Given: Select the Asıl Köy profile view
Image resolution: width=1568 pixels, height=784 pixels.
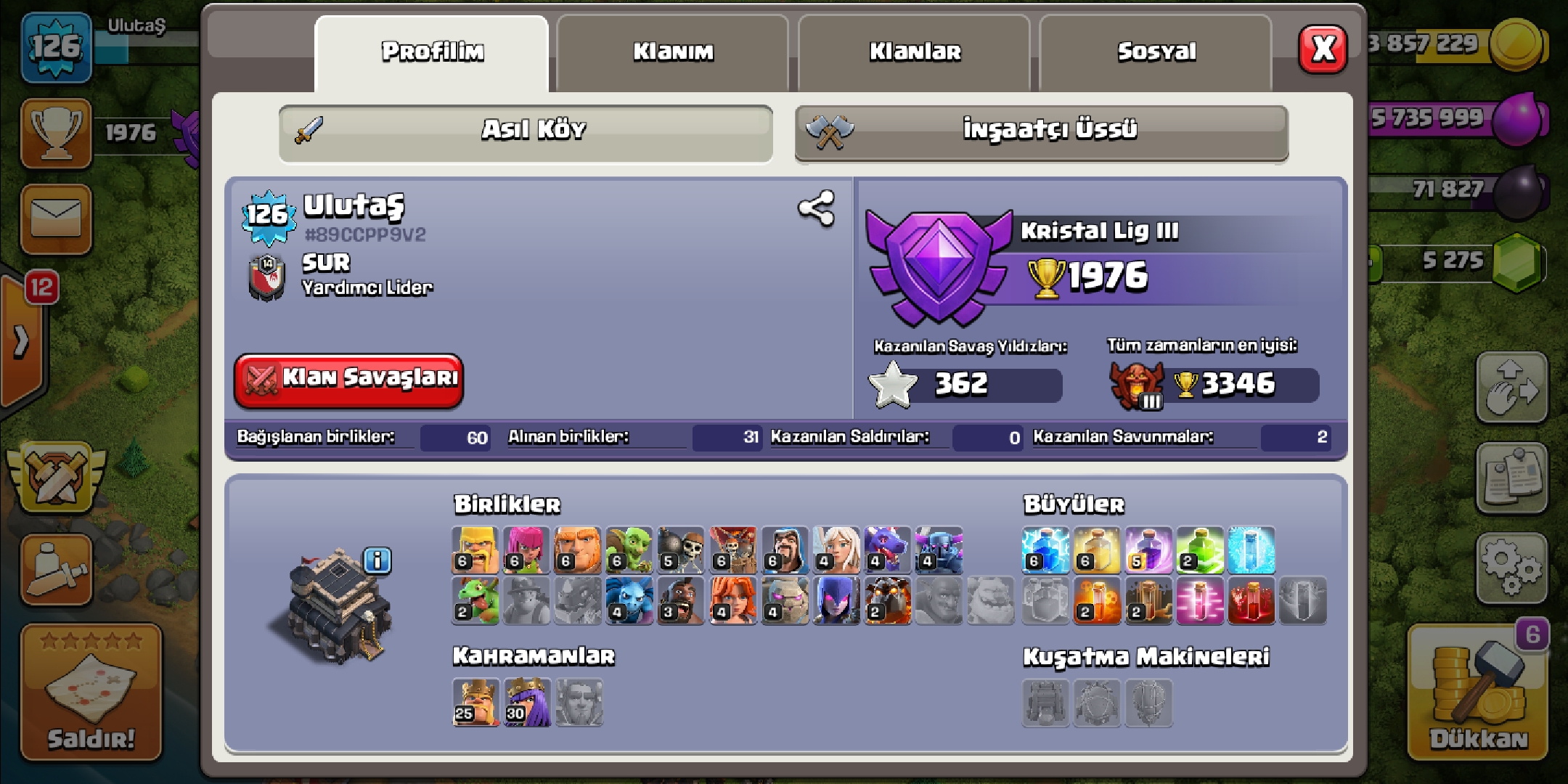Looking at the screenshot, I should click(526, 132).
